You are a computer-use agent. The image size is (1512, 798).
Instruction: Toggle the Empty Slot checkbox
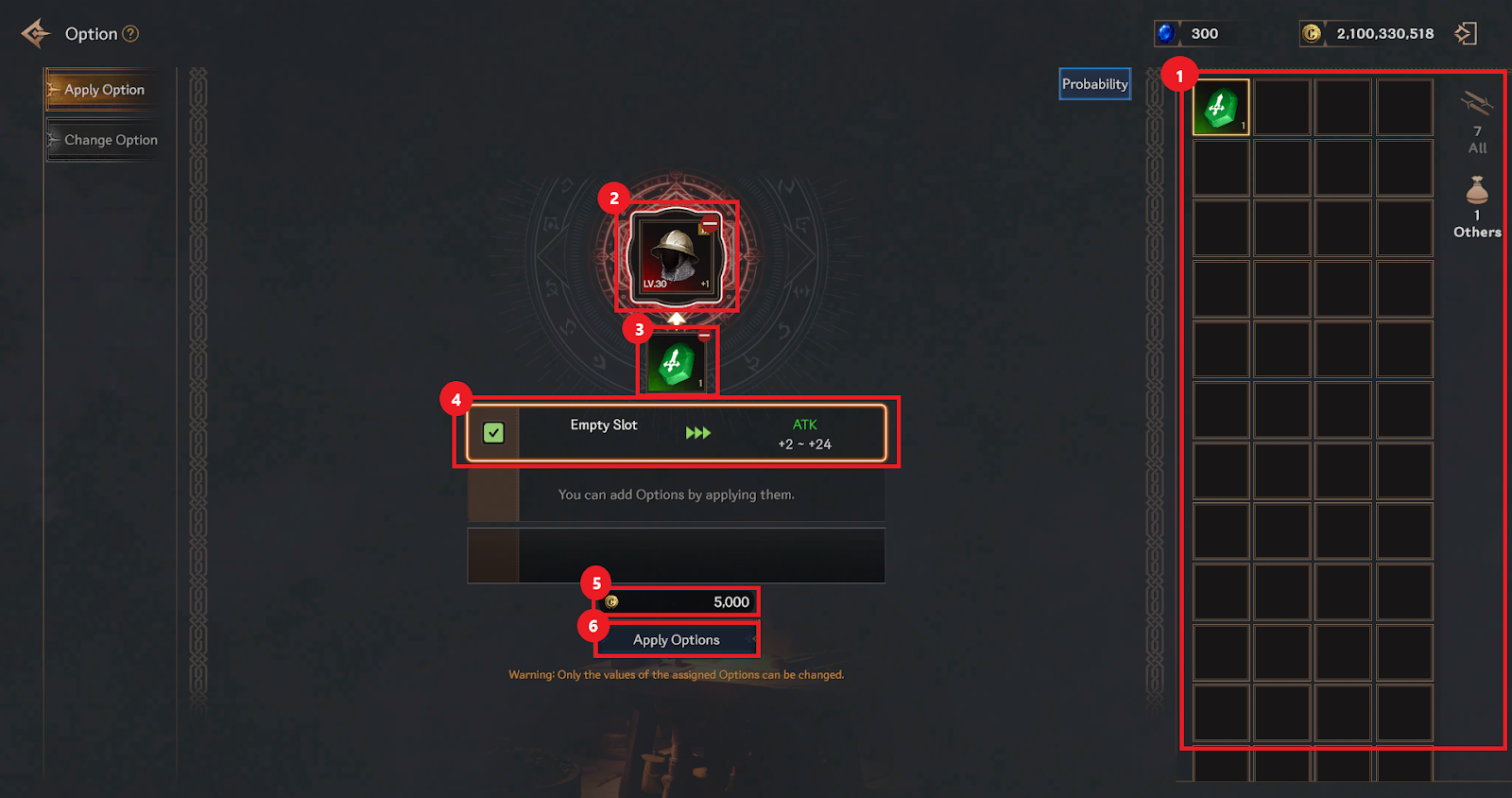point(493,433)
